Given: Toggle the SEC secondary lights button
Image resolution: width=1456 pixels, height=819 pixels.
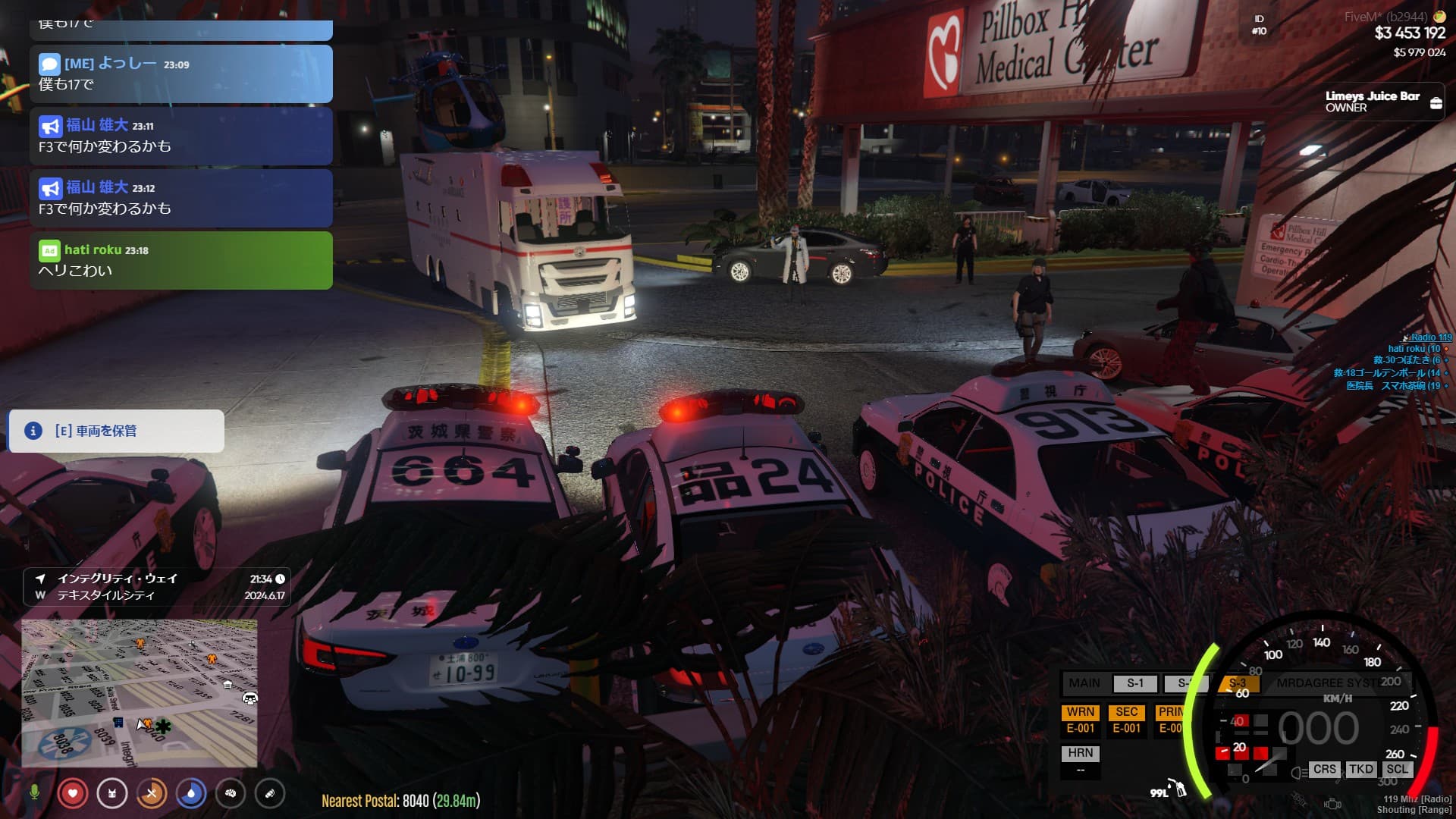Looking at the screenshot, I should click(x=1126, y=720).
